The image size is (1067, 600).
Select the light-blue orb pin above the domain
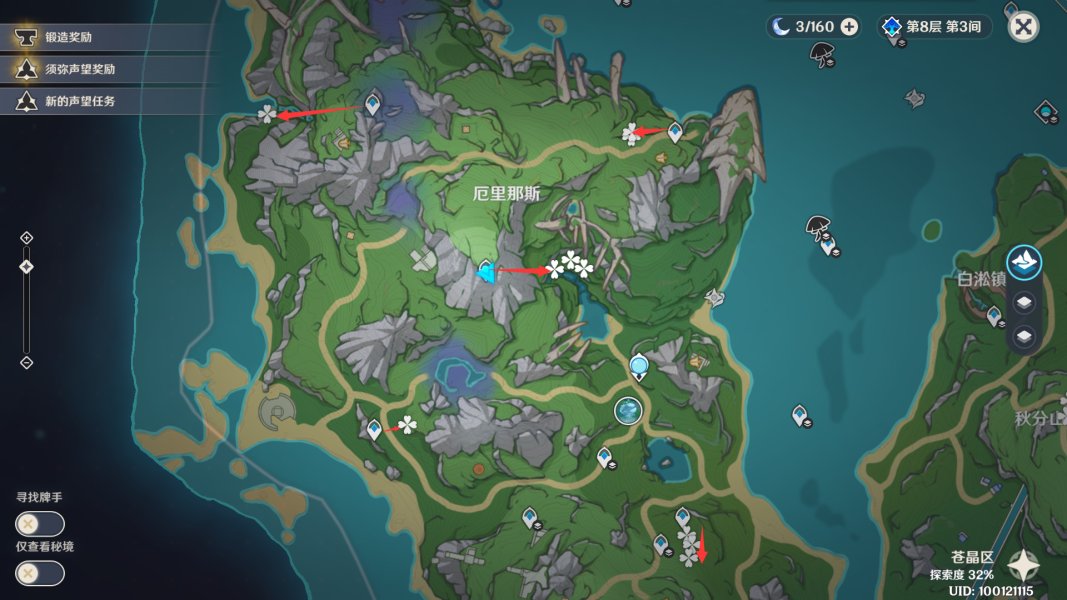click(x=639, y=366)
